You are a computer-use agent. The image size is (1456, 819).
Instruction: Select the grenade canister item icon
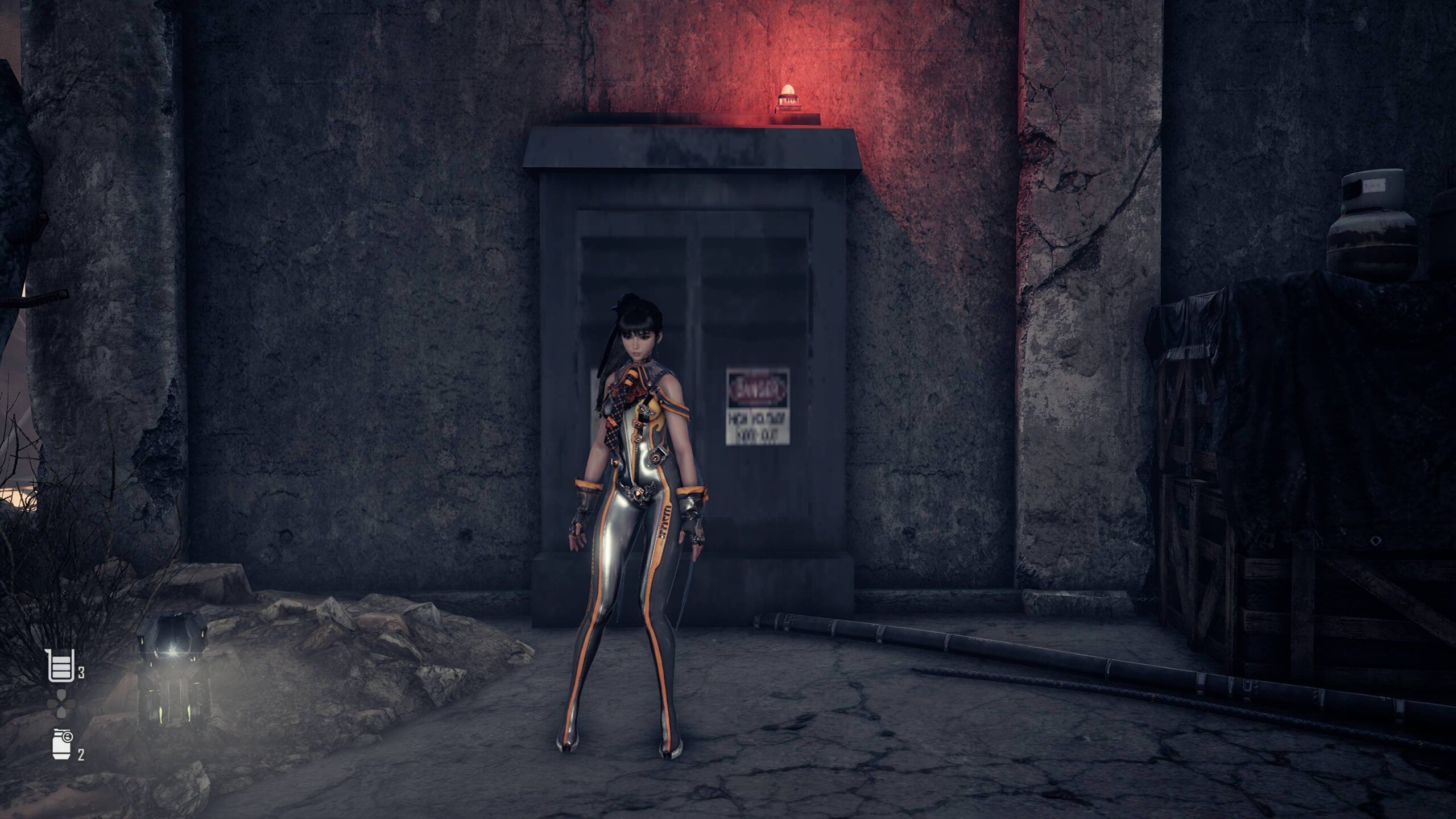point(61,744)
